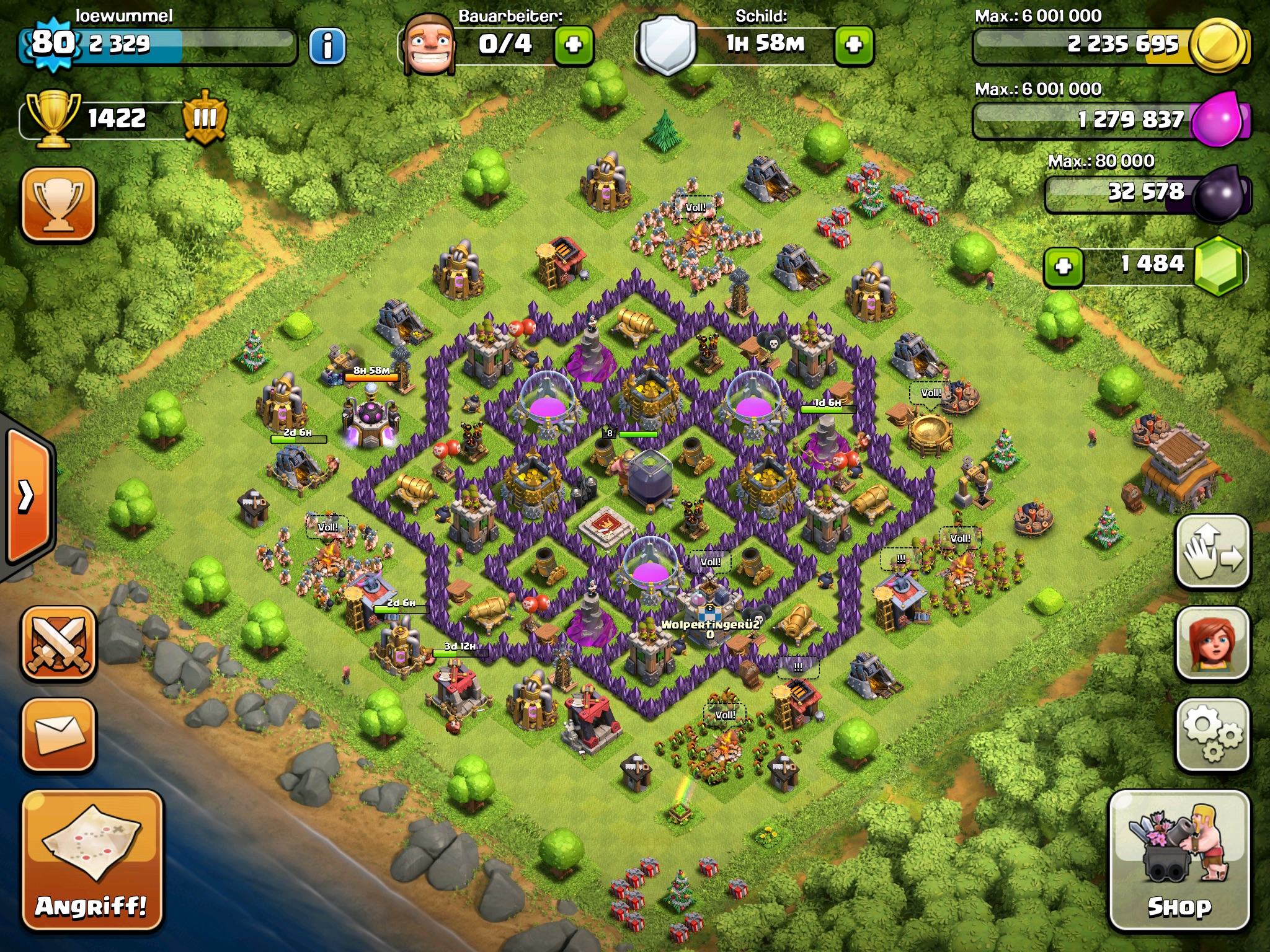The width and height of the screenshot is (1270, 952).
Task: Buy more shield time with plus
Action: (x=854, y=45)
